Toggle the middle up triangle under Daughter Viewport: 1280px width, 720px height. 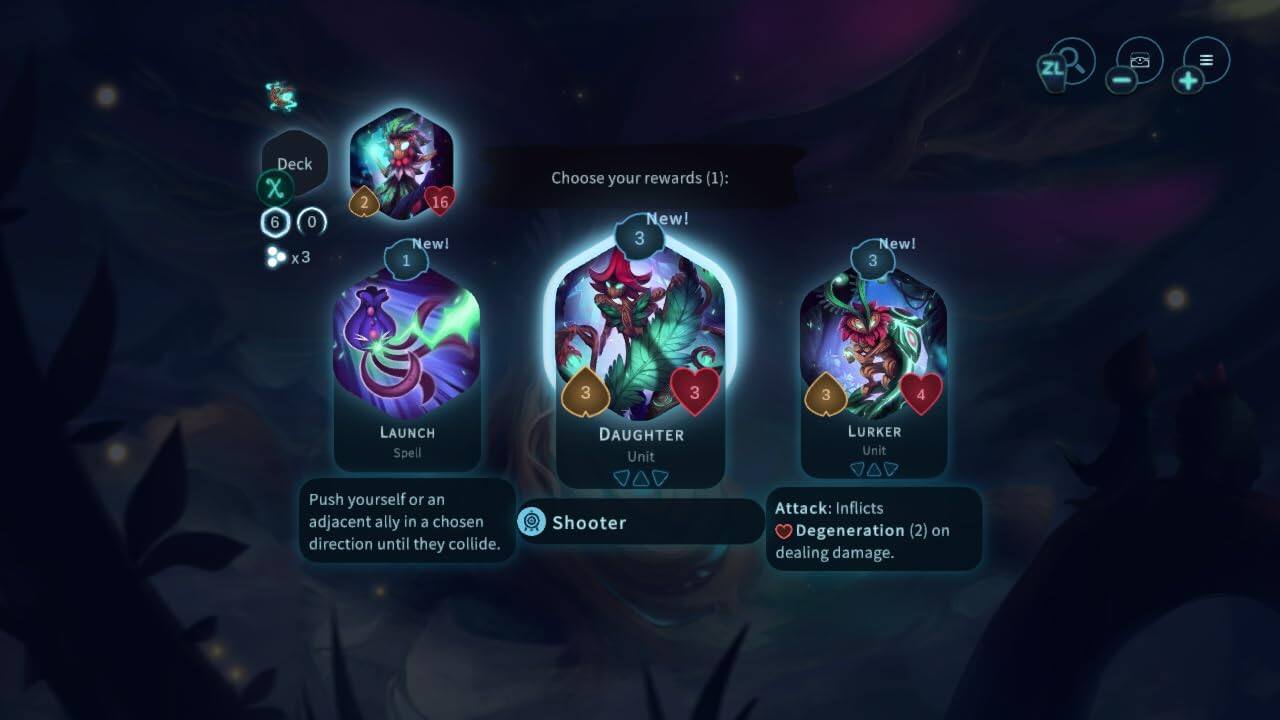click(640, 477)
